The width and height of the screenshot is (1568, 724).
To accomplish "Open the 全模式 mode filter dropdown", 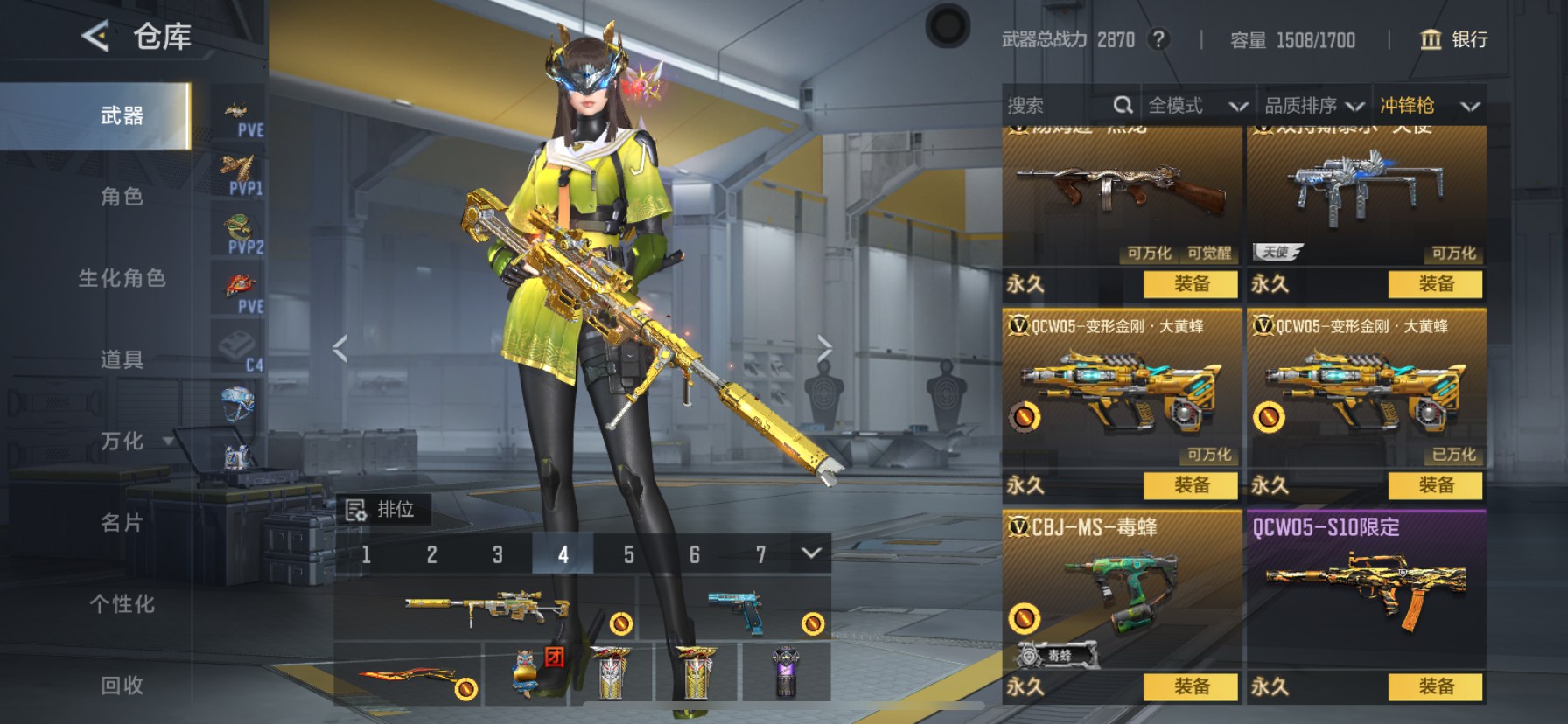I will pos(1196,106).
